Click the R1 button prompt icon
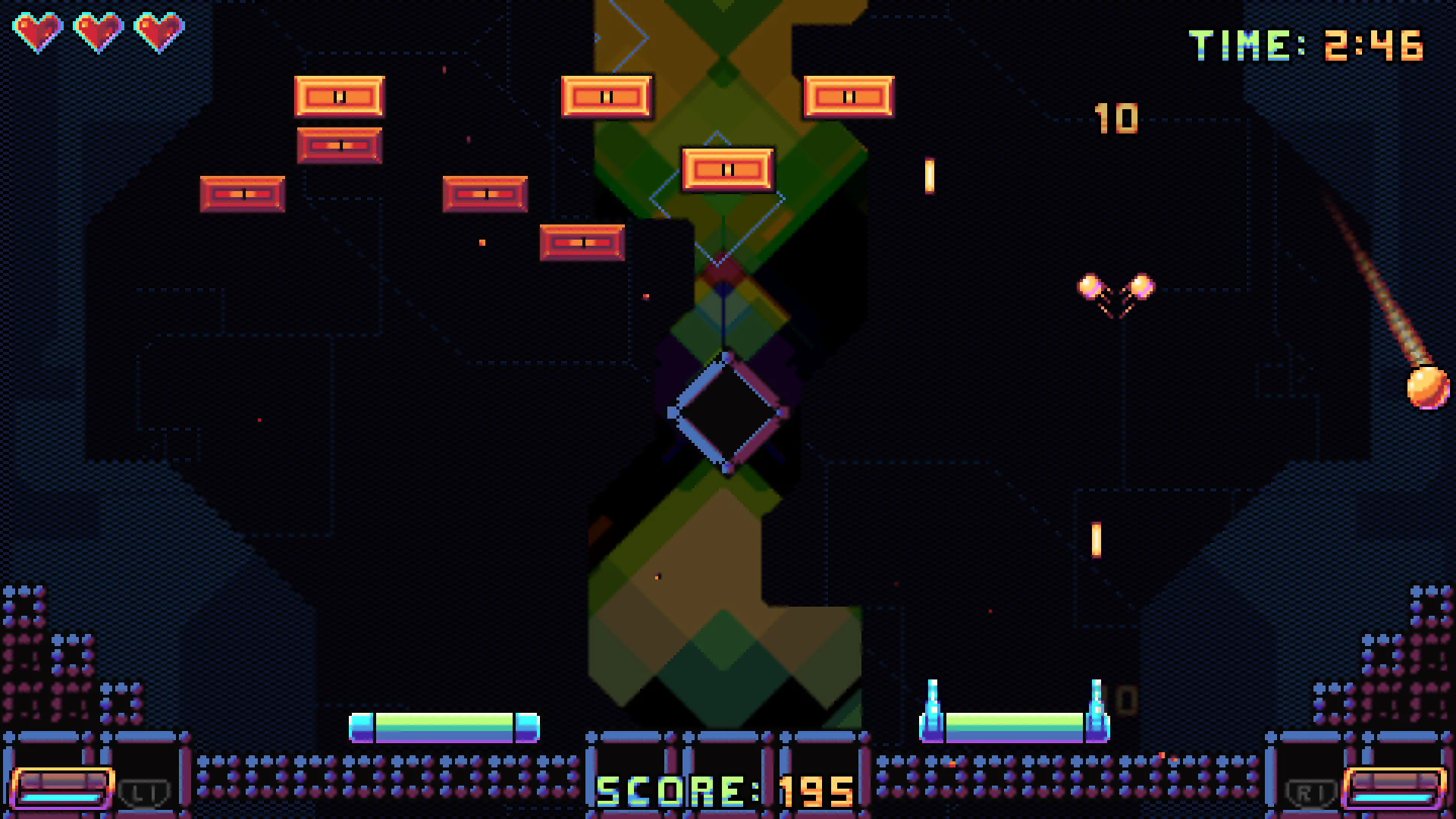The image size is (1456, 819). [1310, 791]
